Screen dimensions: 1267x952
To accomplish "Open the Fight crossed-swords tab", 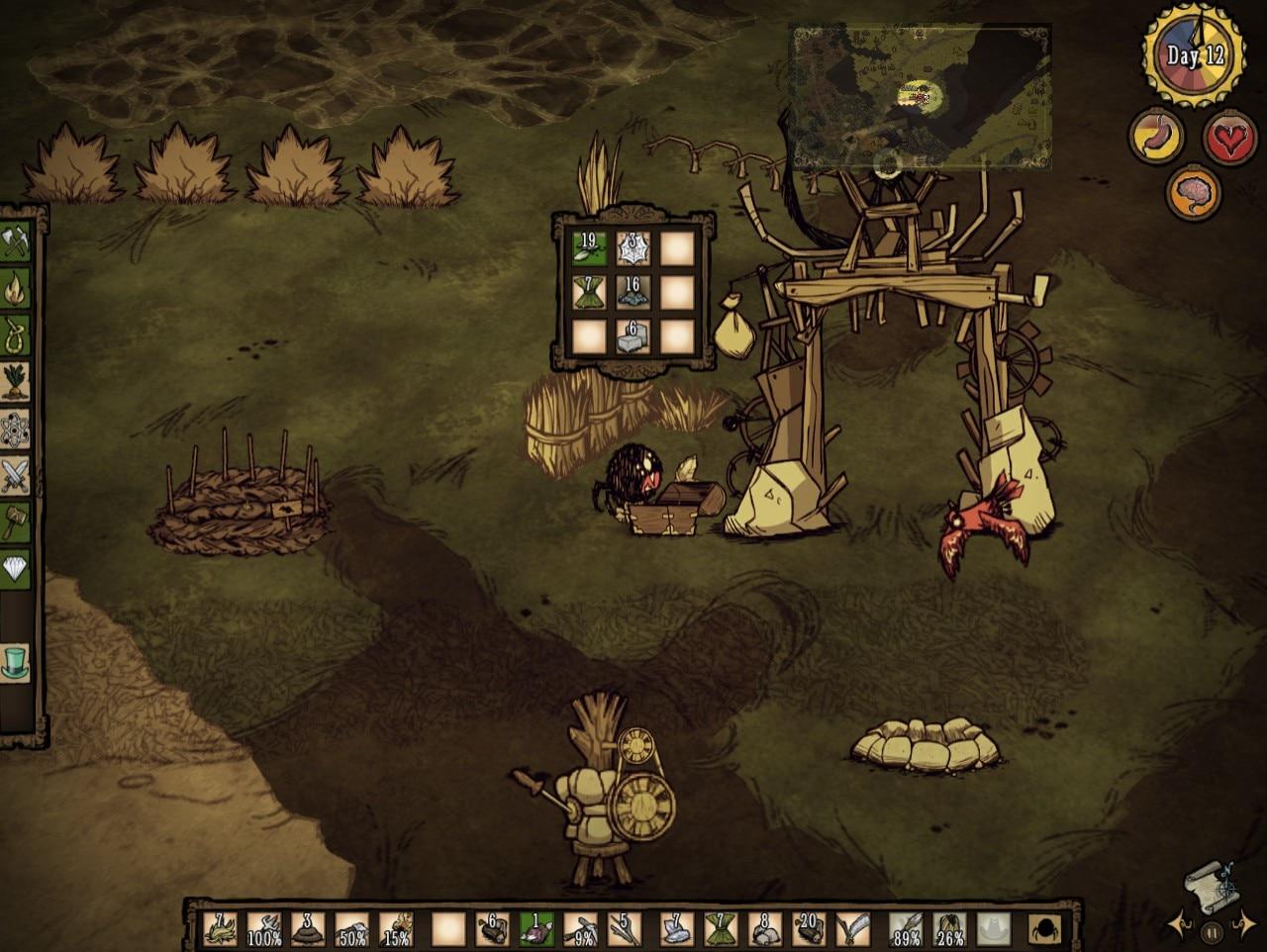I will [x=16, y=477].
